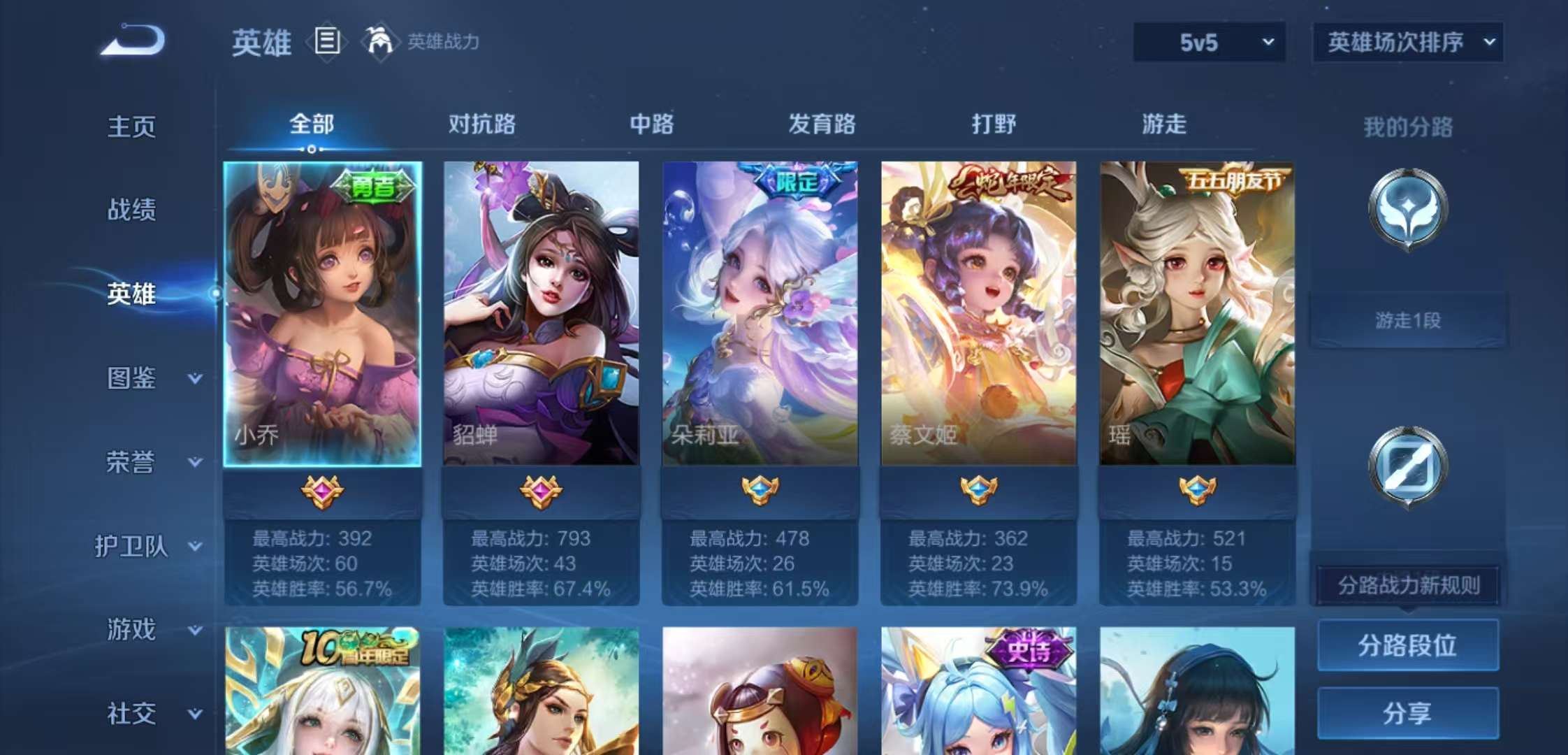This screenshot has width=1568, height=755.
Task: Expand the 图鉴 sidebar section
Action: (x=140, y=377)
